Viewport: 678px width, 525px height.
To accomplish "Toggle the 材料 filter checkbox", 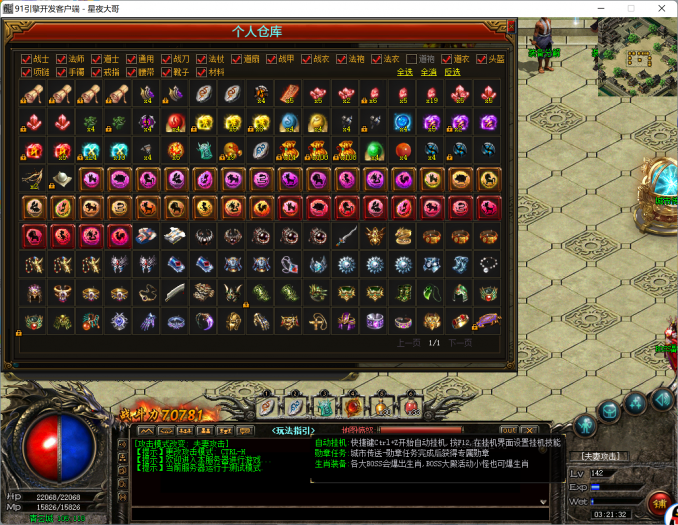I will pyautogui.click(x=201, y=72).
